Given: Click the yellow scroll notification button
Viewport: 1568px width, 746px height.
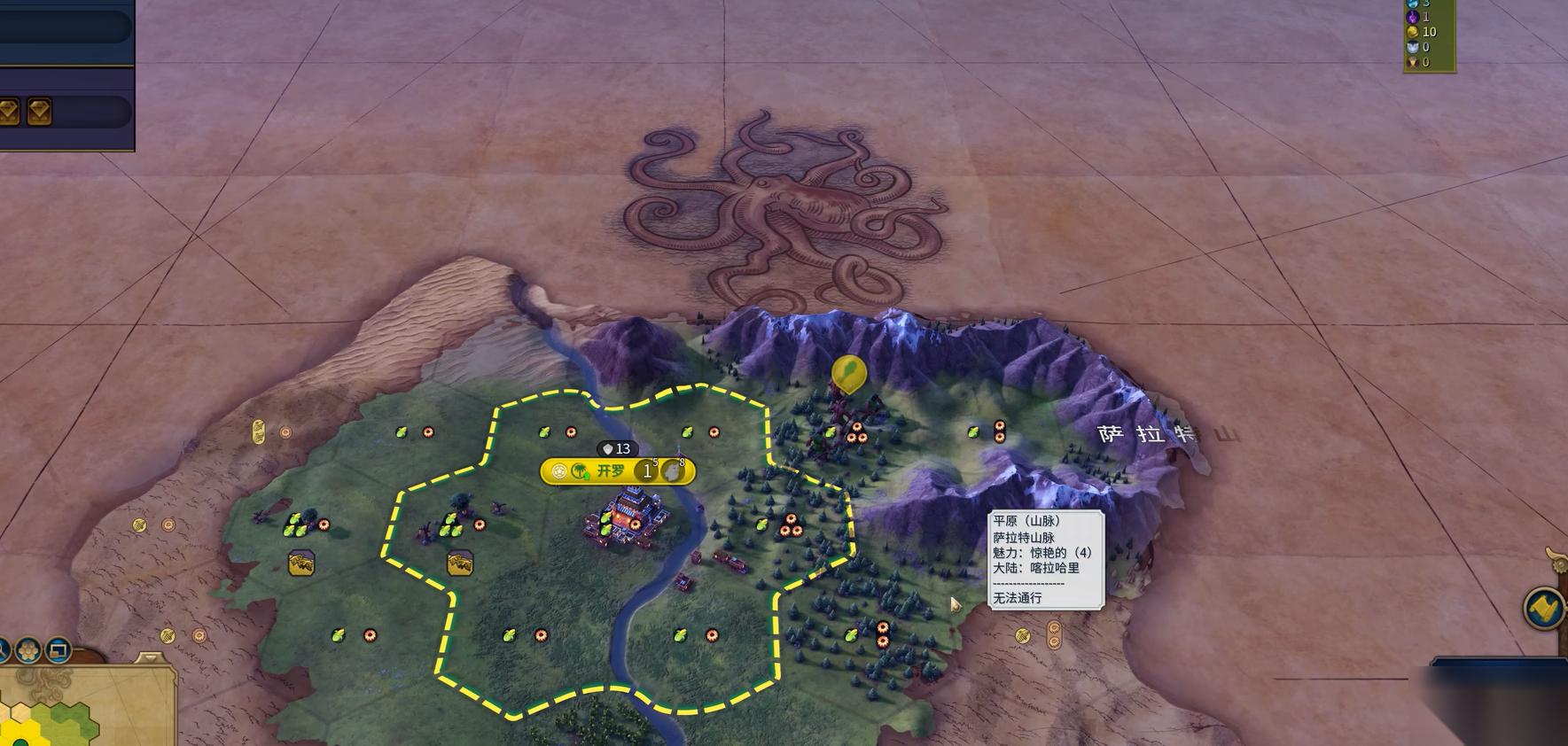Looking at the screenshot, I should tap(1543, 608).
